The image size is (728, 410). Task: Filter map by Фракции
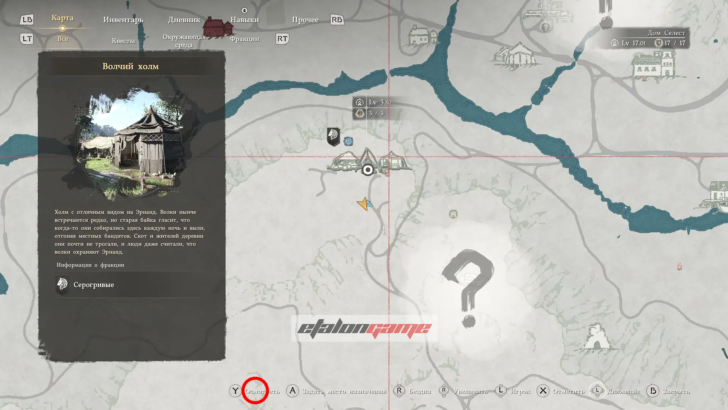pyautogui.click(x=243, y=40)
